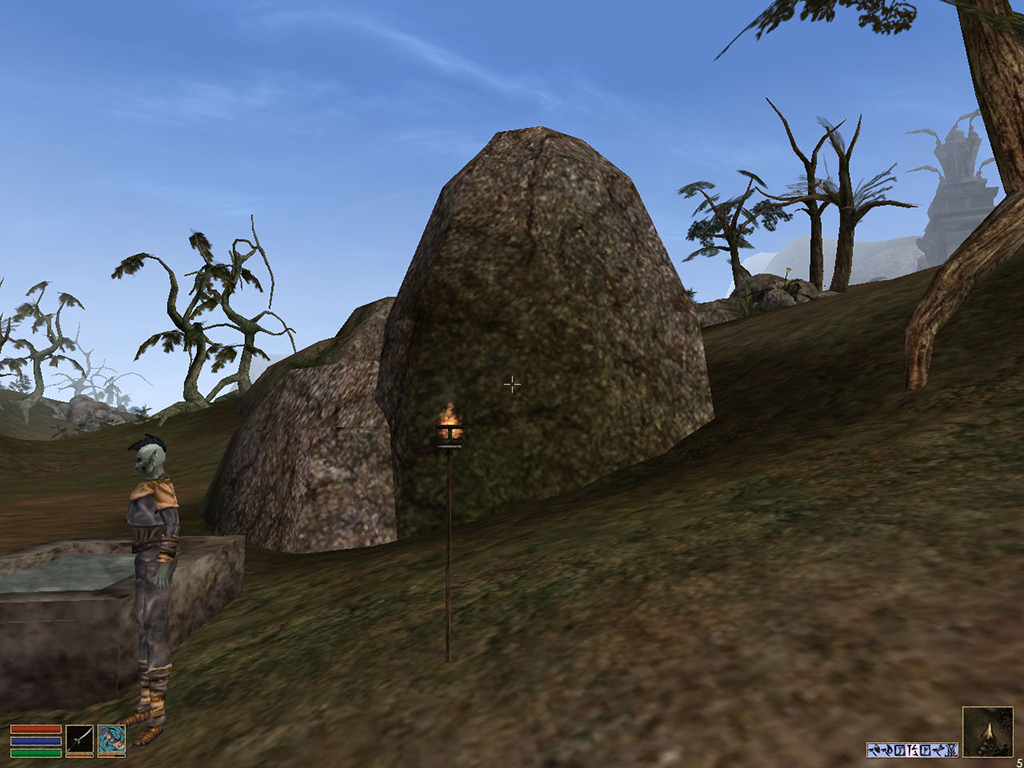Open the minimap in the corner
Screen dimensions: 1024x768
tap(986, 731)
